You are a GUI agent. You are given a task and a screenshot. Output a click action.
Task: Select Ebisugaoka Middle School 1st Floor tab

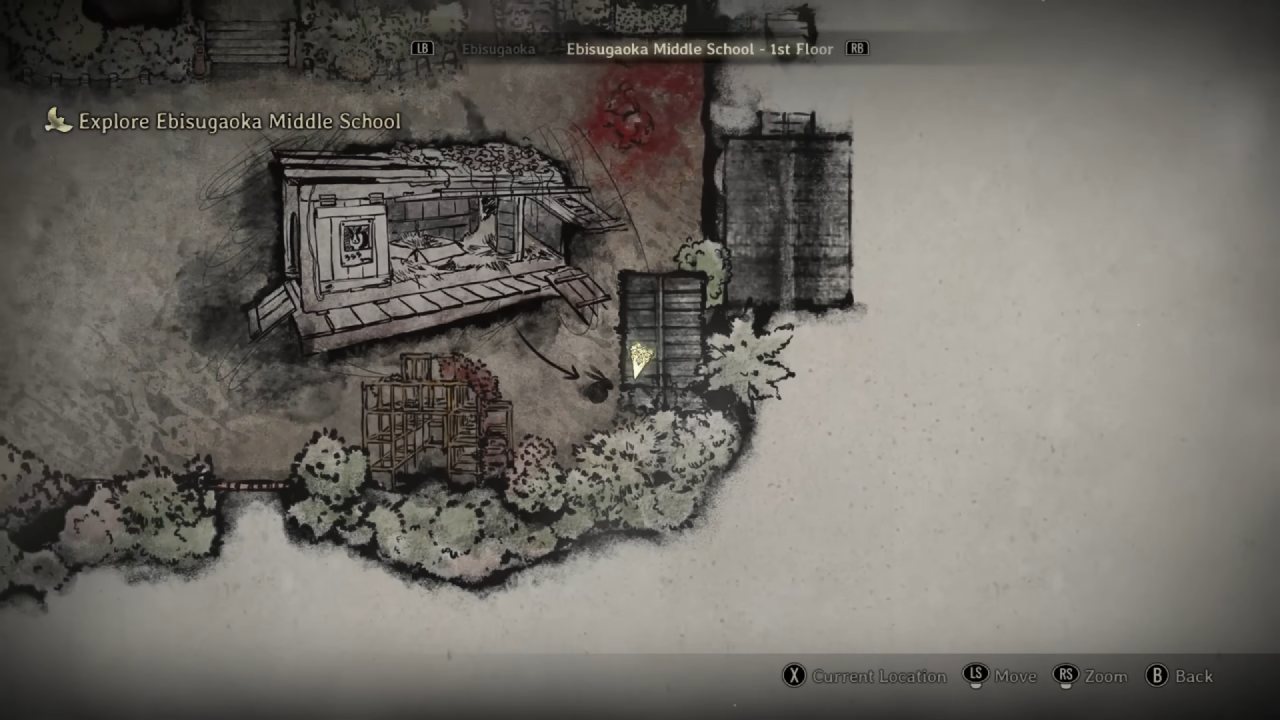699,49
